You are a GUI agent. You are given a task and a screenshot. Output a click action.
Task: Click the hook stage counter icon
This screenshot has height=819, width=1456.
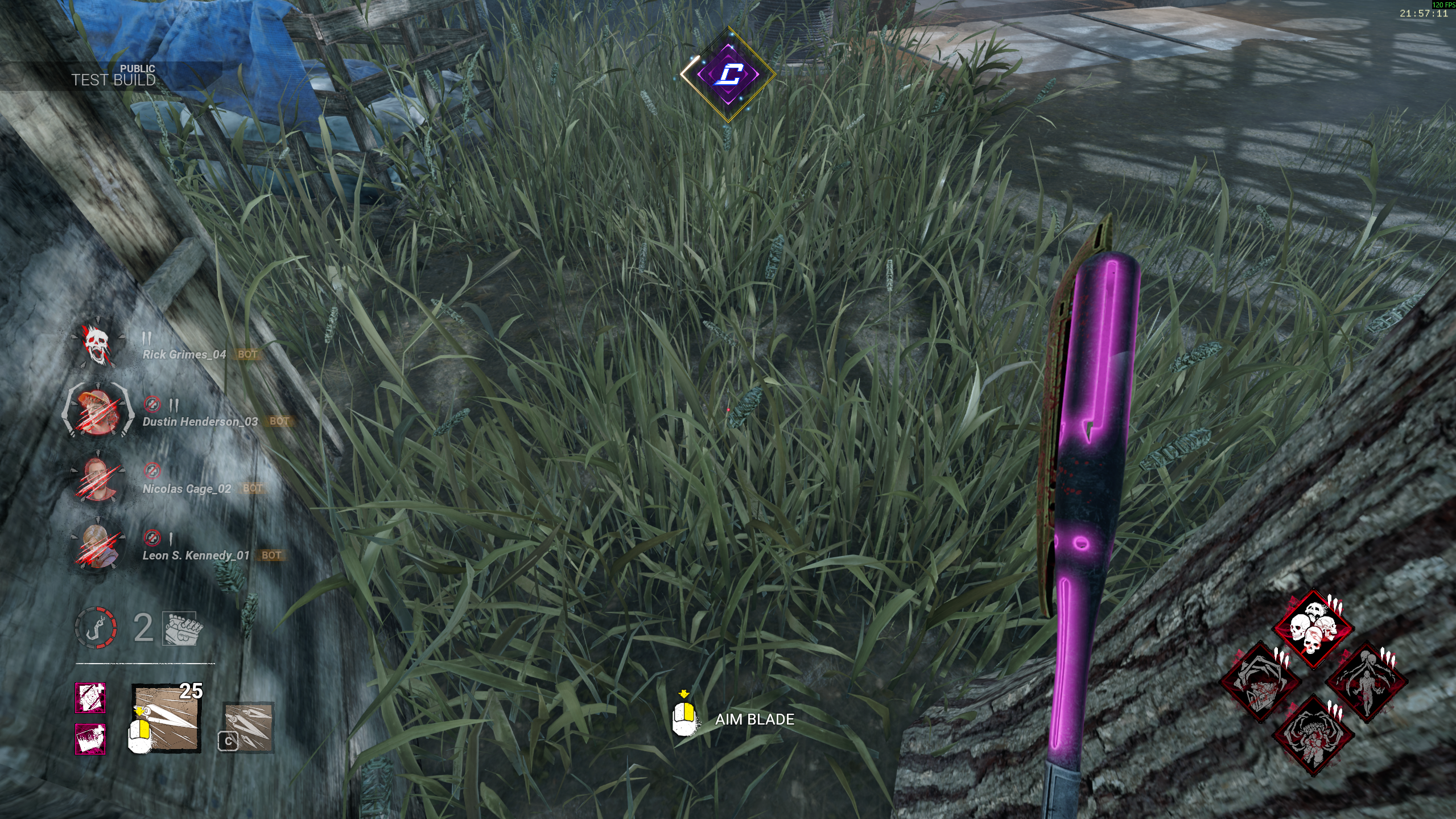(x=96, y=627)
